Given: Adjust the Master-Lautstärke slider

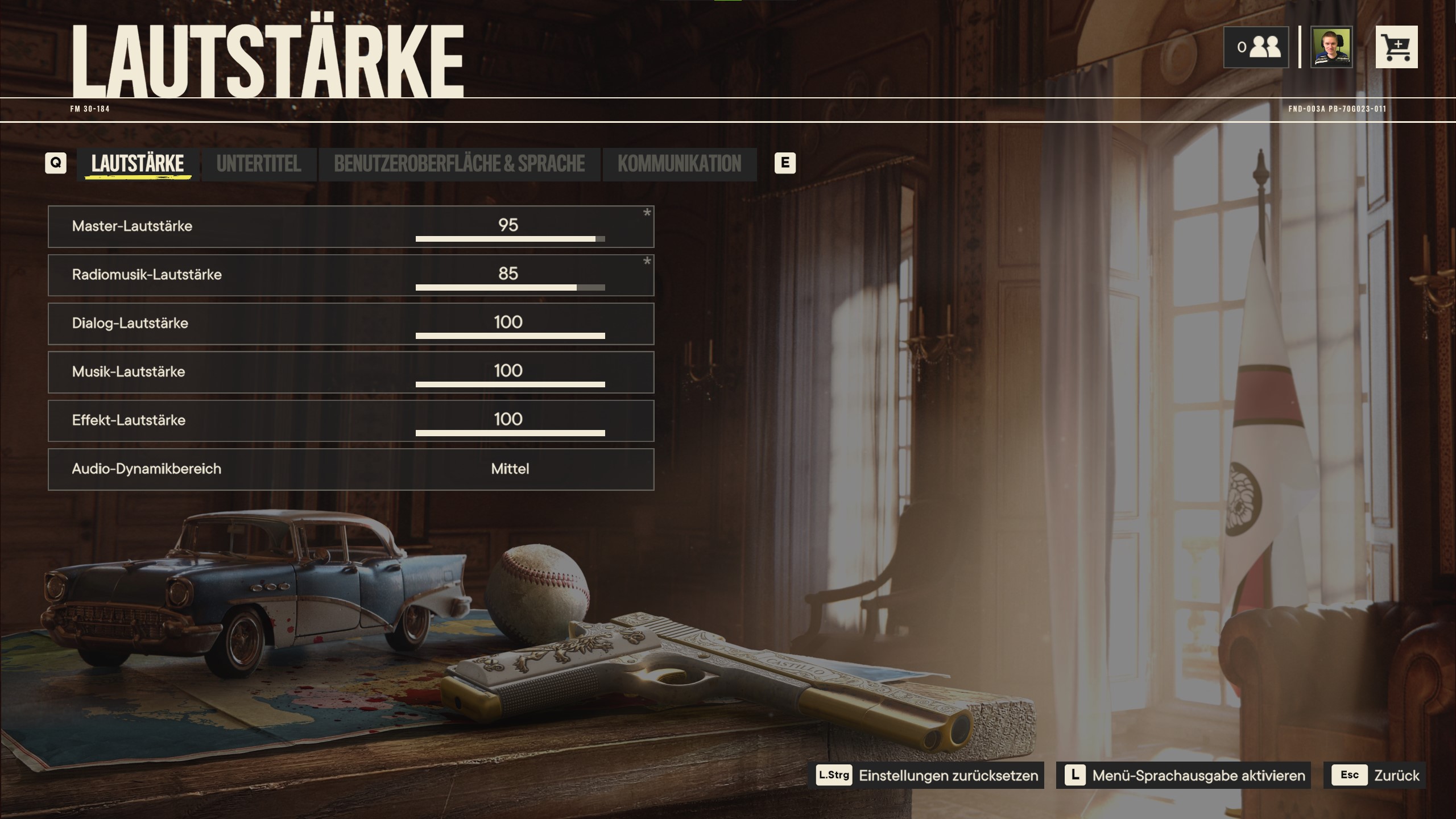Looking at the screenshot, I should [510, 239].
